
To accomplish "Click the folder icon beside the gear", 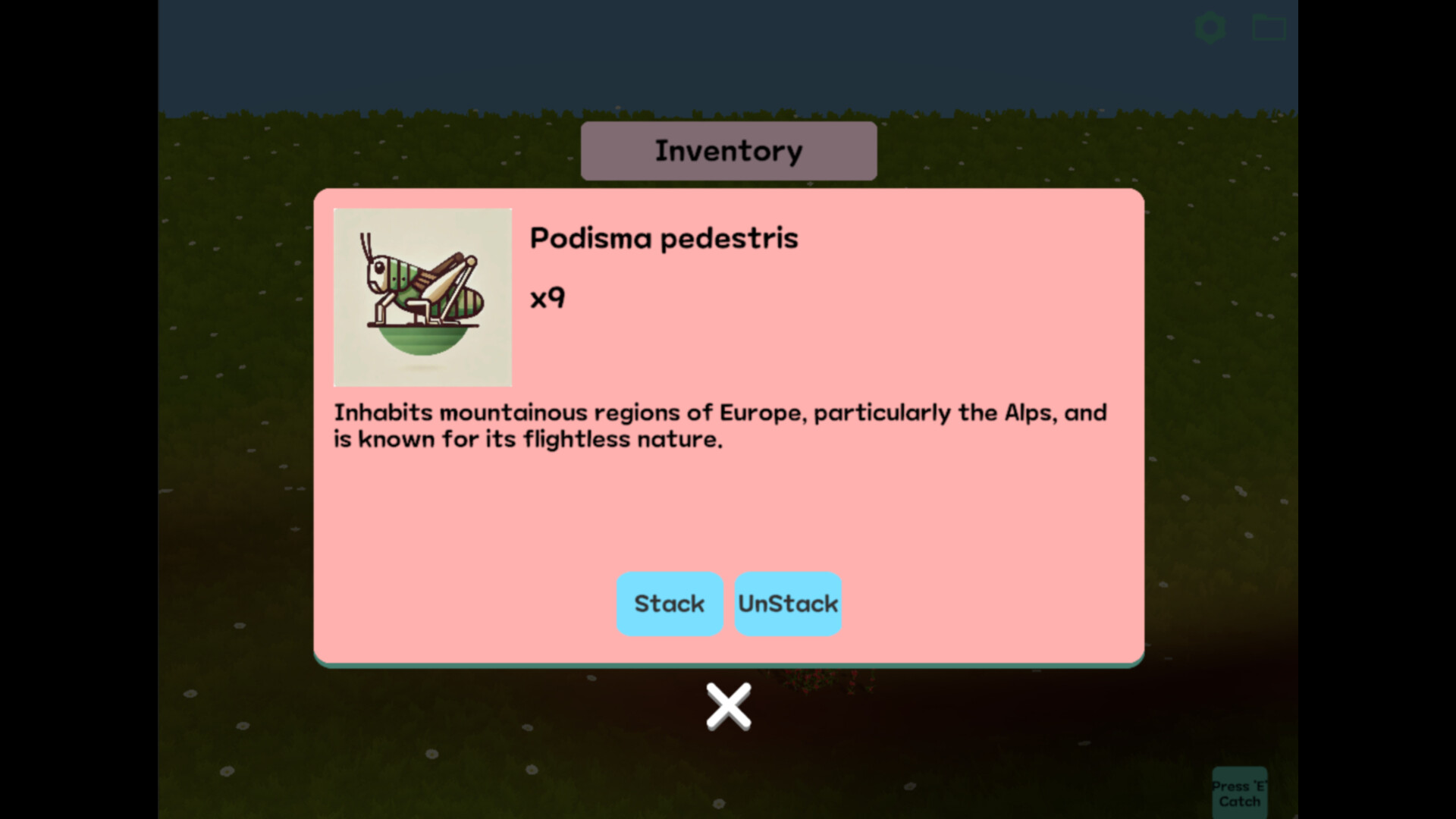I will click(1268, 27).
